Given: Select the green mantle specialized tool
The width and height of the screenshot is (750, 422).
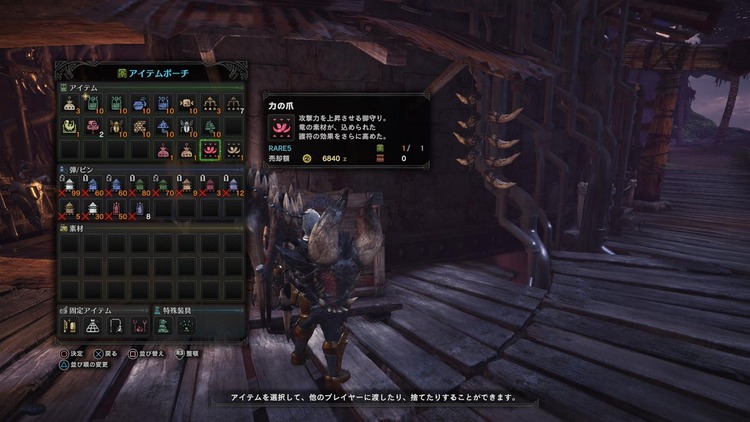Looking at the screenshot, I should [x=163, y=326].
